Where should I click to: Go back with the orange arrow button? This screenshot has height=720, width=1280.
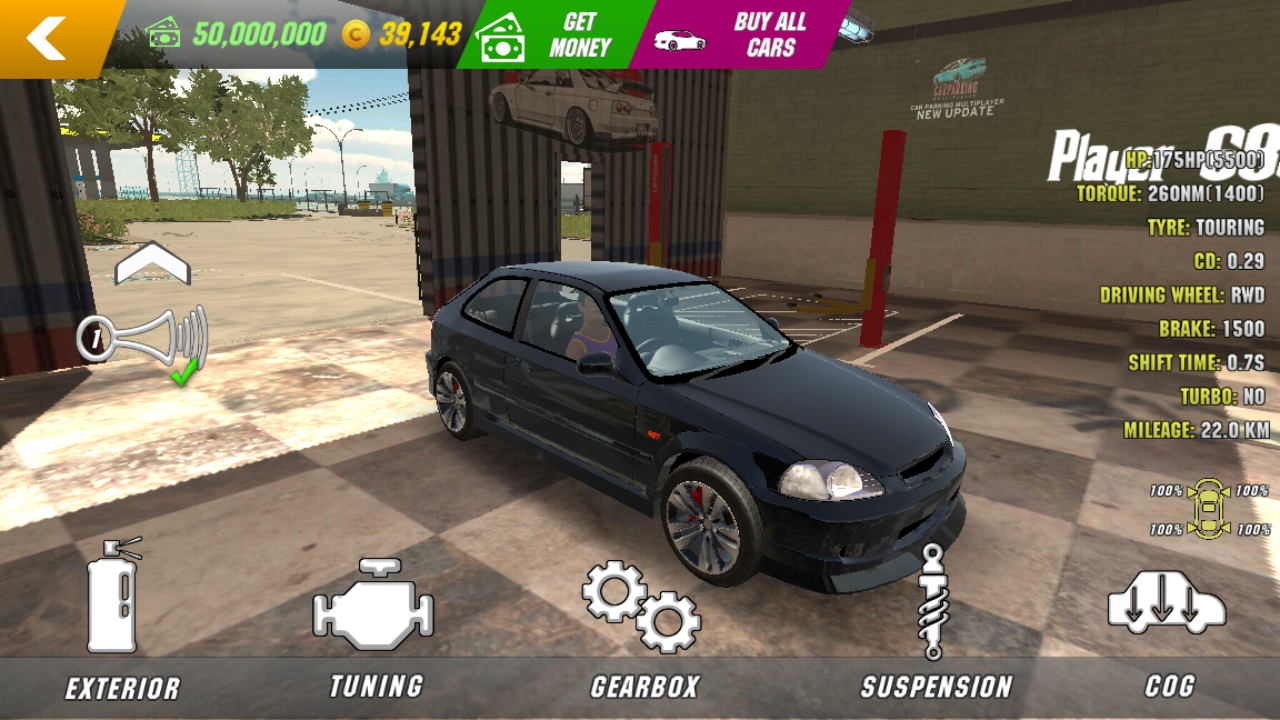pyautogui.click(x=48, y=38)
